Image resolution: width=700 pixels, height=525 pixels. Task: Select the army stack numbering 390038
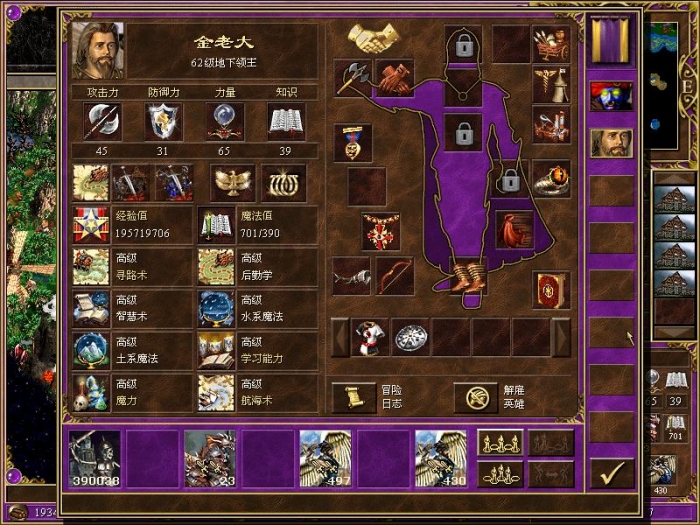tap(94, 459)
